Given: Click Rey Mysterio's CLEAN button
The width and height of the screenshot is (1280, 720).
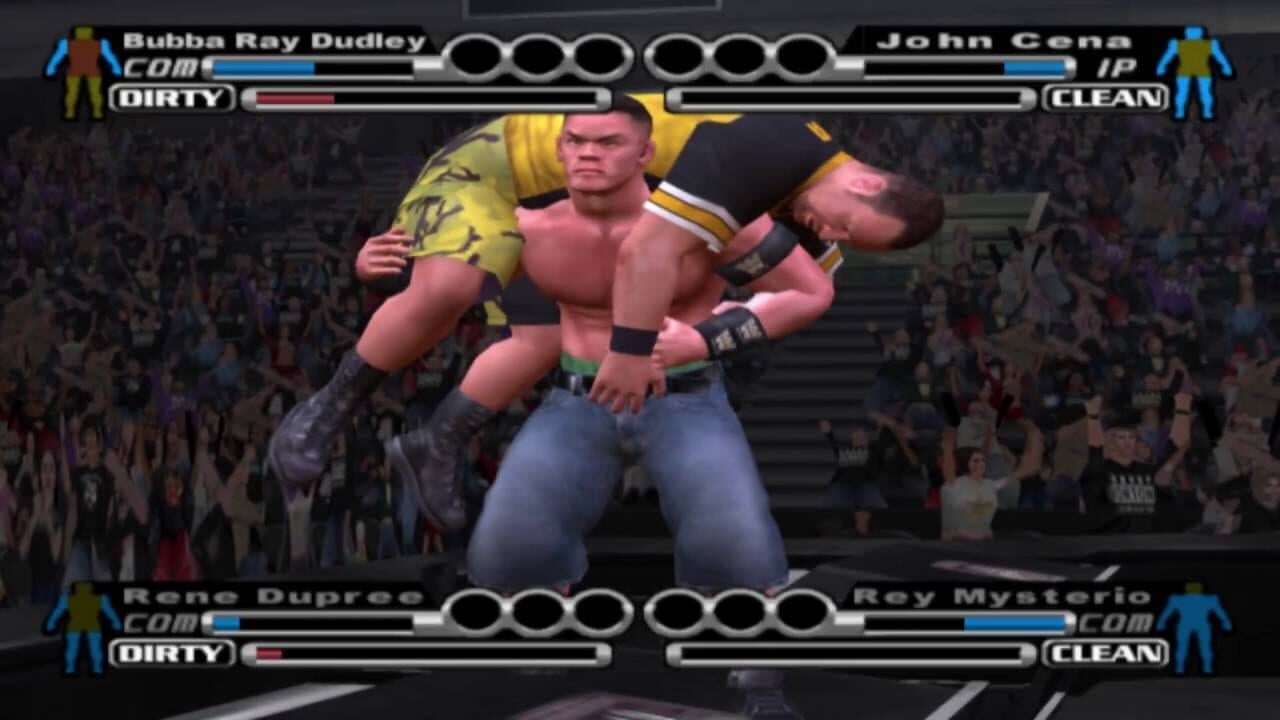Looking at the screenshot, I should point(1104,655).
